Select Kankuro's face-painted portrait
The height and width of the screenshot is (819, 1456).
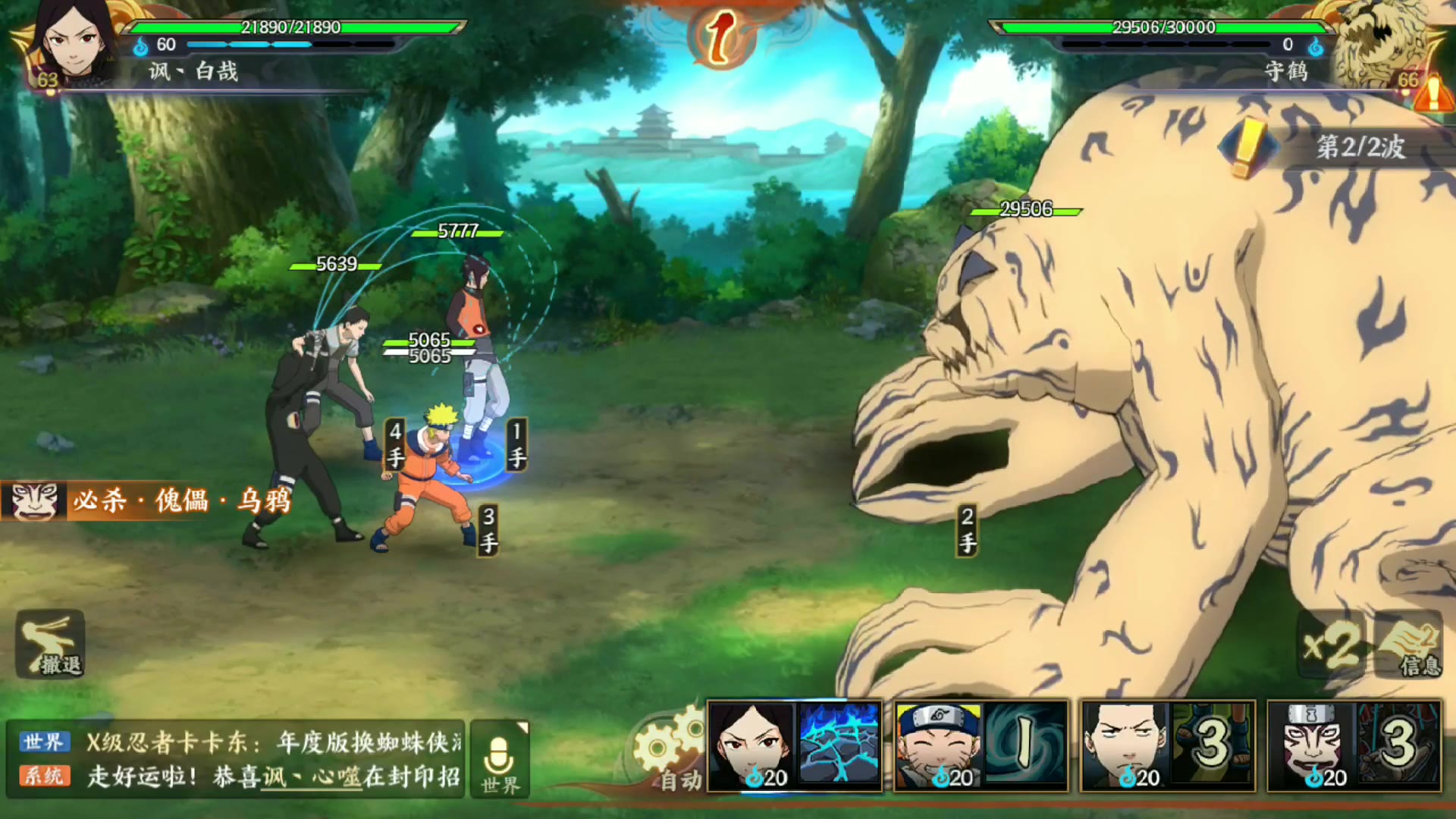point(1312,745)
